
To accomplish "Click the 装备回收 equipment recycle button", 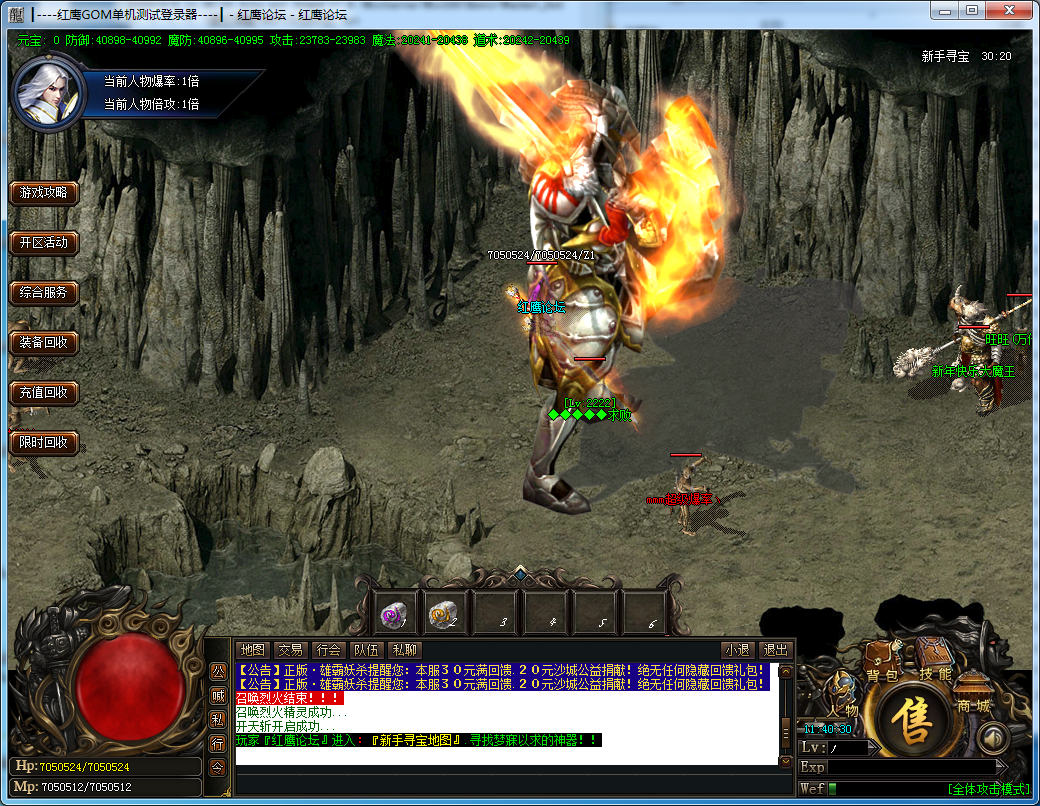I will pyautogui.click(x=44, y=343).
